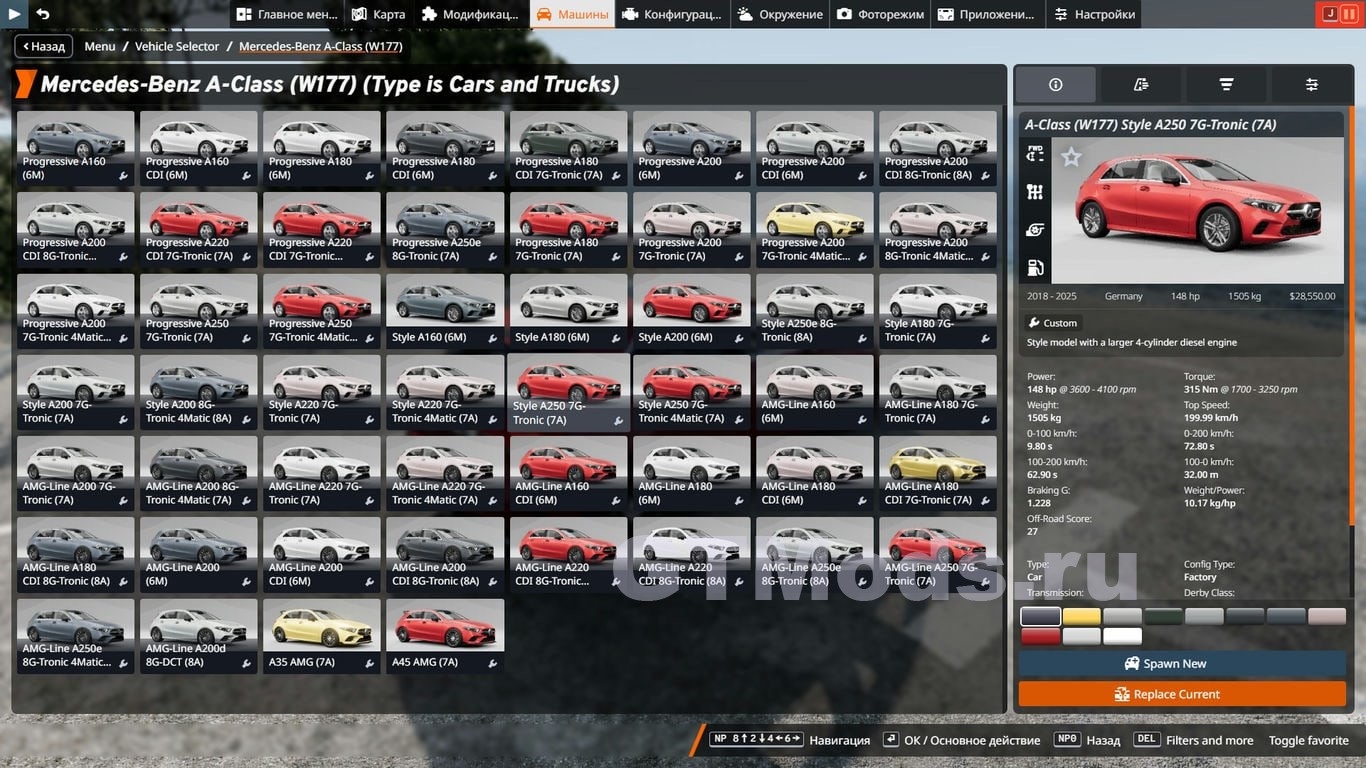Select the A45 AMG (7A) configuration
The width and height of the screenshot is (1366, 768).
[x=445, y=635]
